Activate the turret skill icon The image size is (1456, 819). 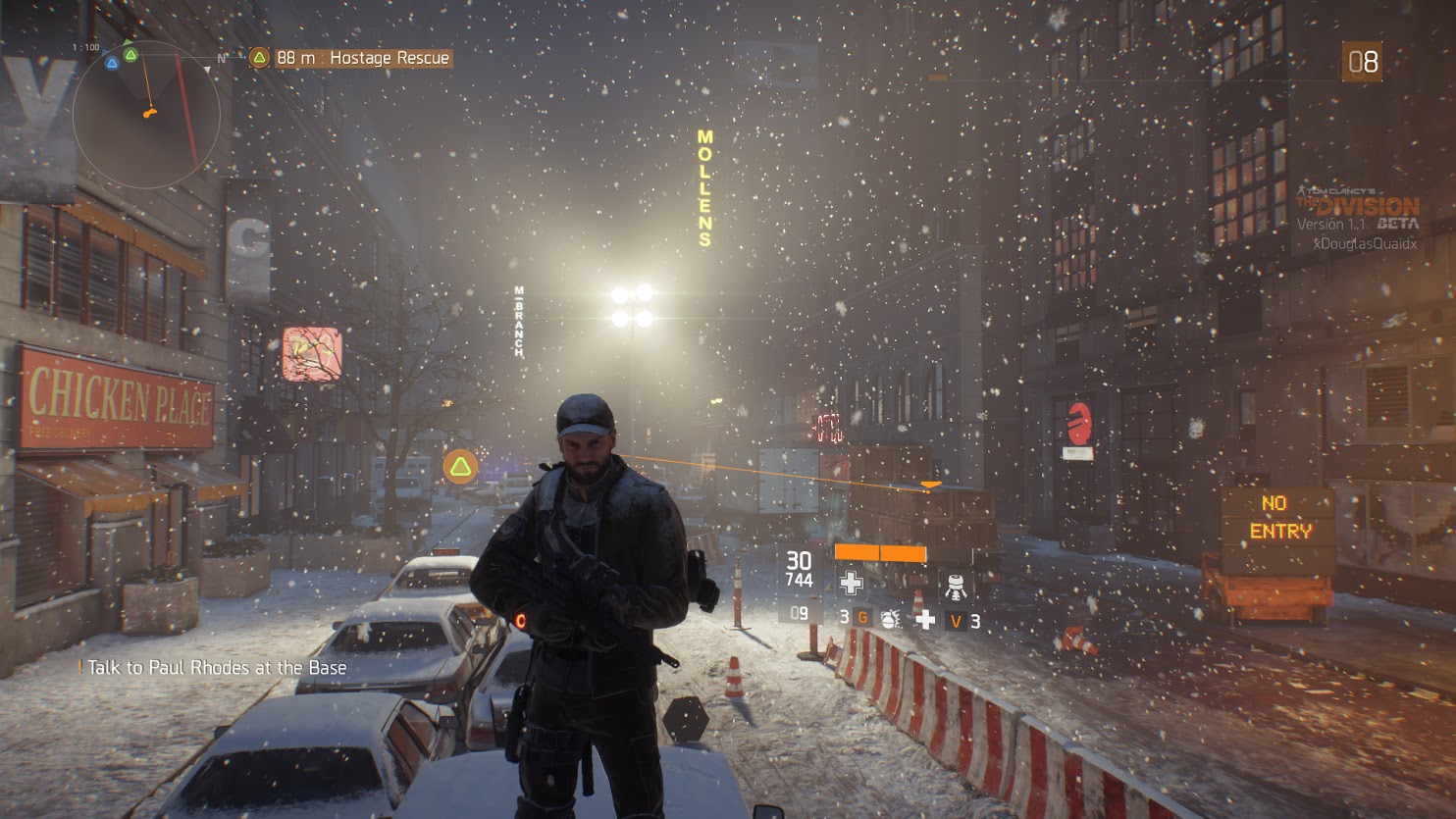click(x=955, y=585)
